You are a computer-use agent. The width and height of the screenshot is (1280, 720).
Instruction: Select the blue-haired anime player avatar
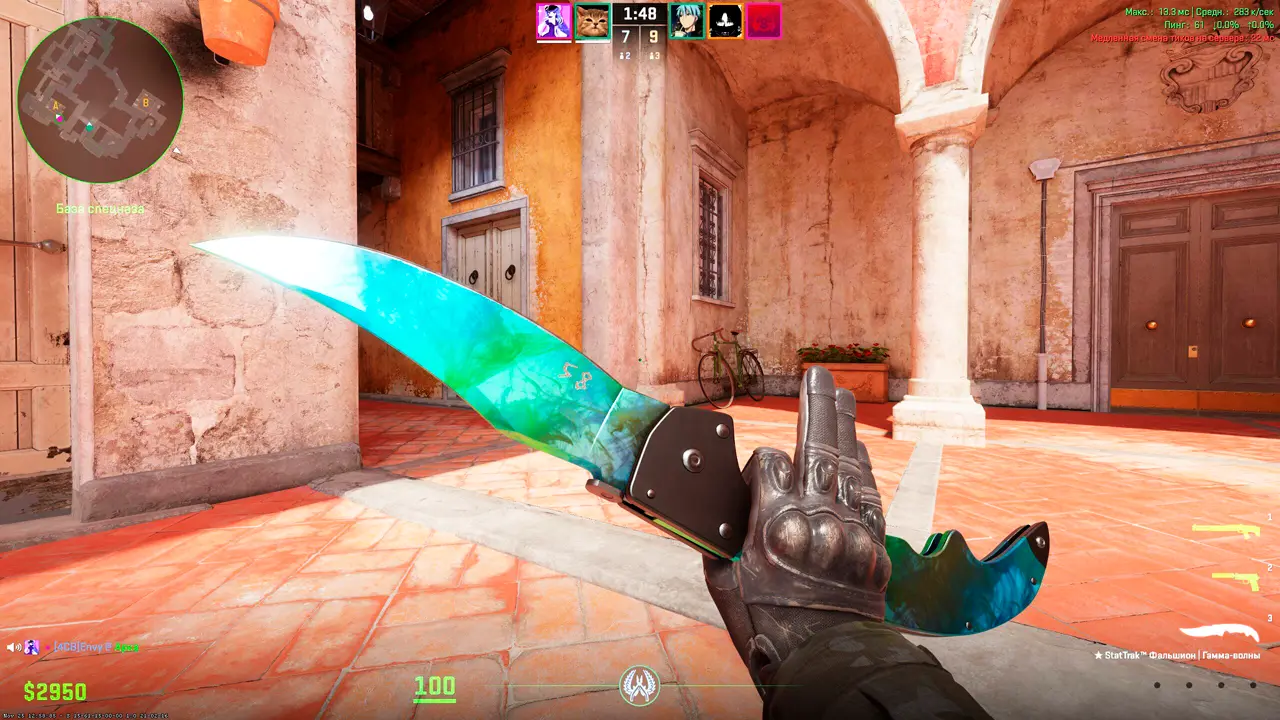click(686, 21)
